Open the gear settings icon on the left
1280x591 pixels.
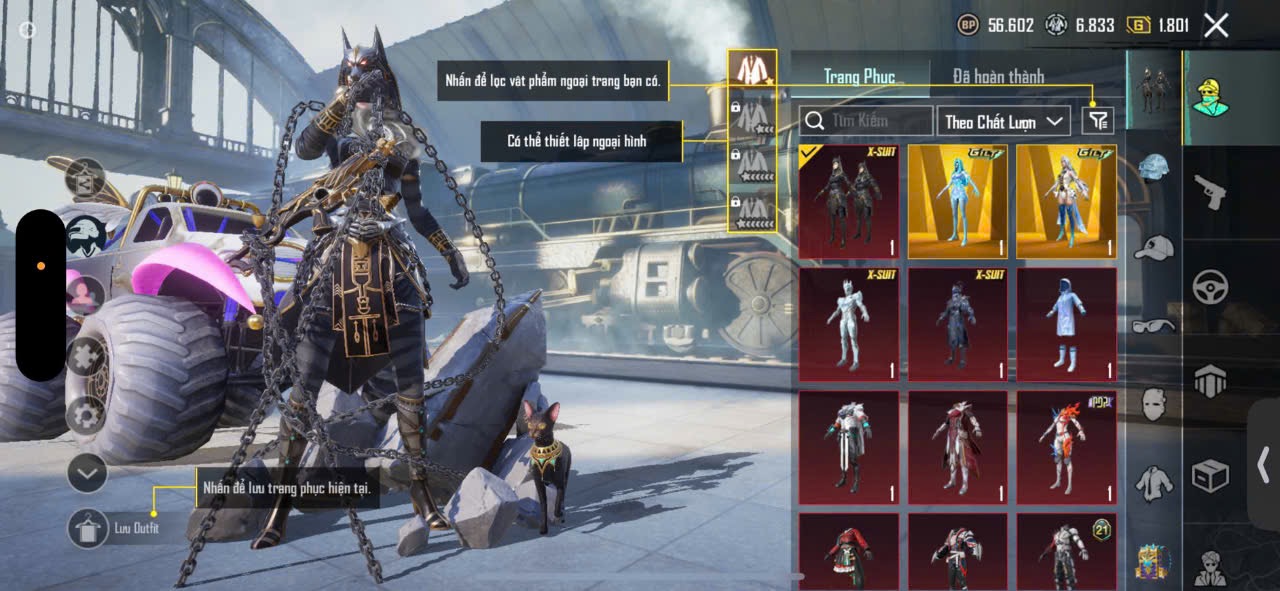[x=87, y=415]
